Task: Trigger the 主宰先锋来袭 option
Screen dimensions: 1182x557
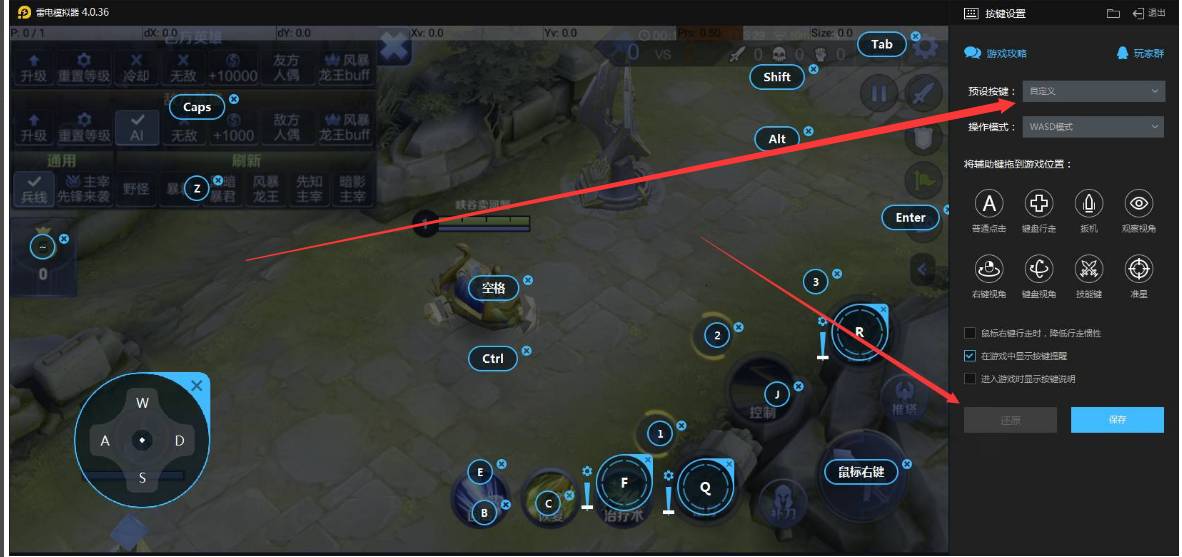Action: [x=84, y=187]
